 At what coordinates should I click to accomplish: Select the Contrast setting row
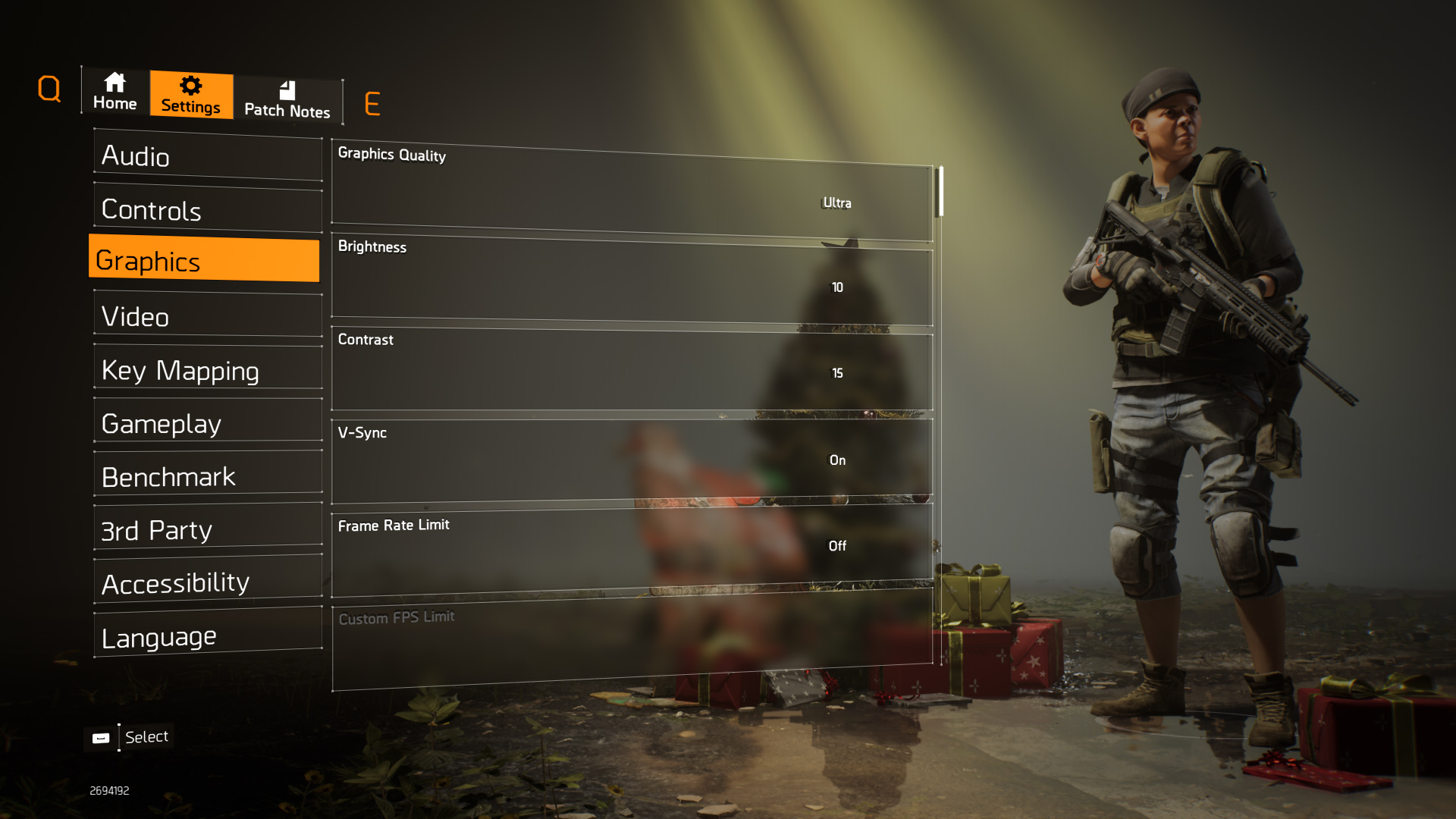click(632, 372)
